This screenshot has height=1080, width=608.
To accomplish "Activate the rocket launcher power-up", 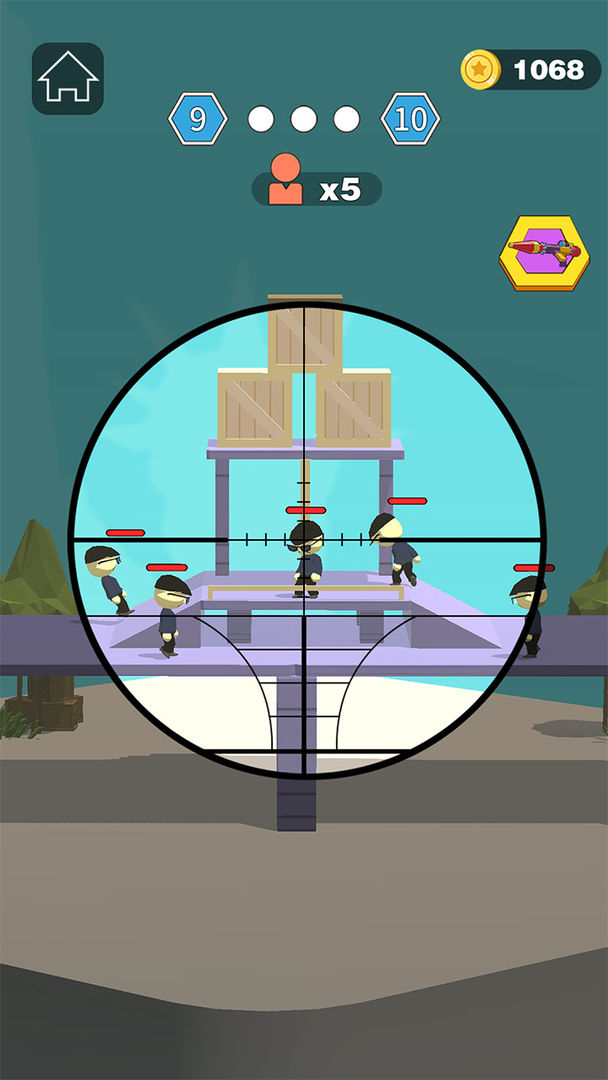I will click(x=544, y=252).
